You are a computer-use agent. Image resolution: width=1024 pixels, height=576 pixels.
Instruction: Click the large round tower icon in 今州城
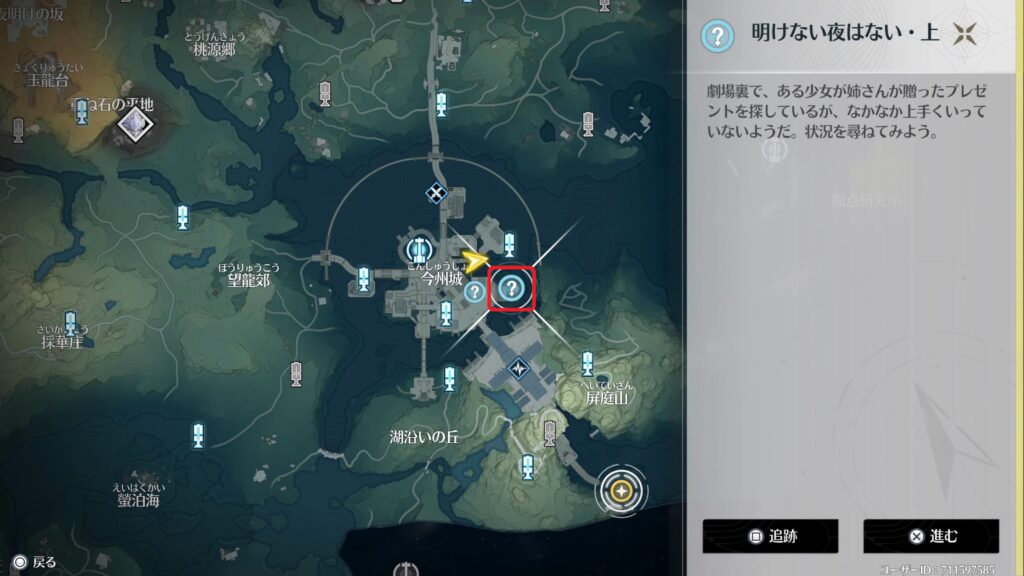click(417, 247)
